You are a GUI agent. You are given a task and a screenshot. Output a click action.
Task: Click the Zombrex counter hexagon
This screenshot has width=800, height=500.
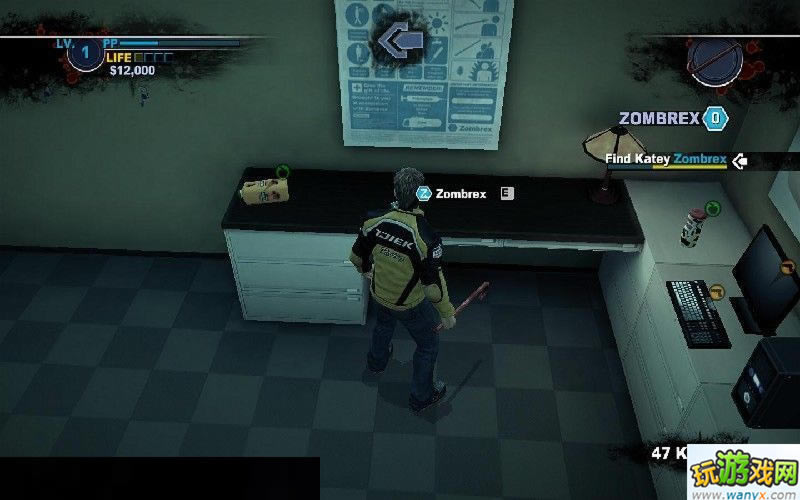coord(715,118)
